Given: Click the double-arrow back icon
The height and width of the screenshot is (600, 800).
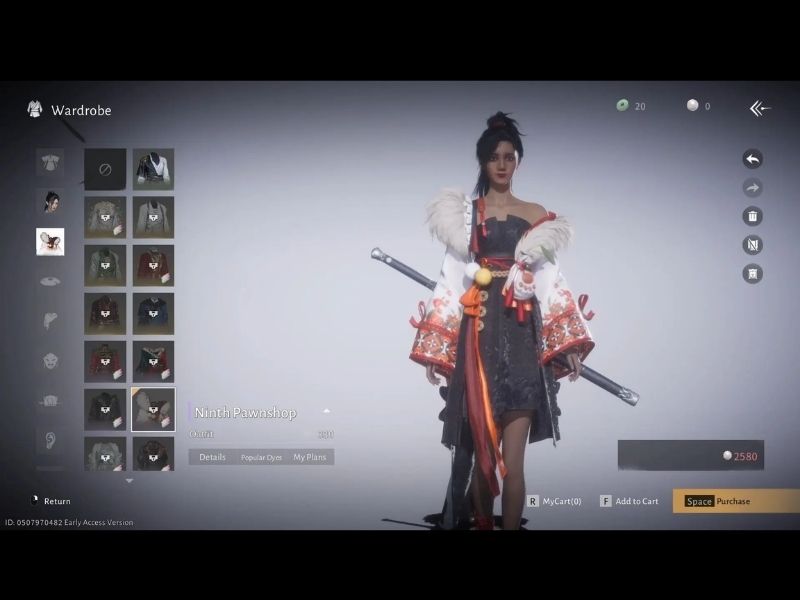Looking at the screenshot, I should click(x=760, y=108).
